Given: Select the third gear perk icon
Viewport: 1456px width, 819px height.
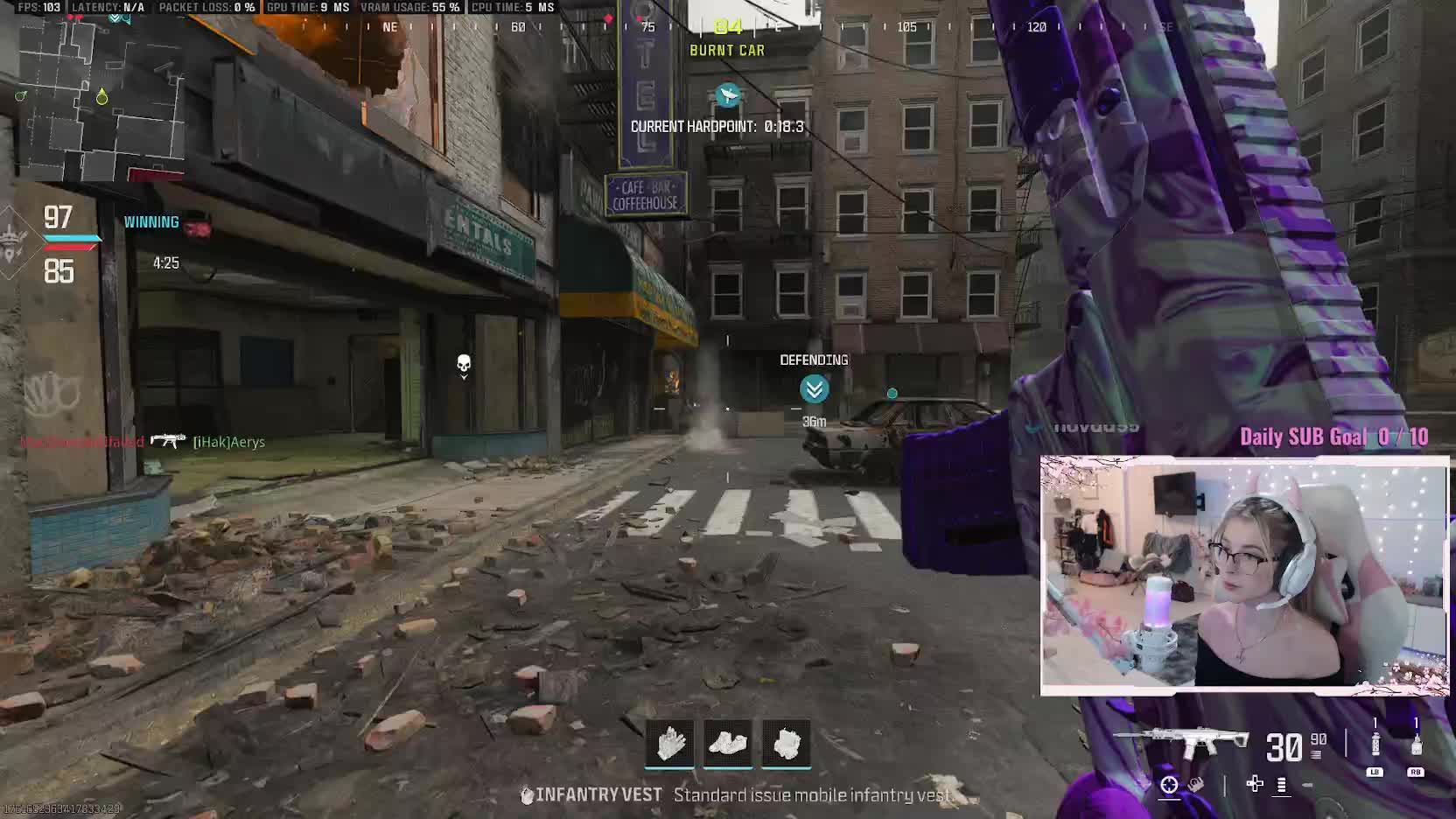Looking at the screenshot, I should click(786, 744).
